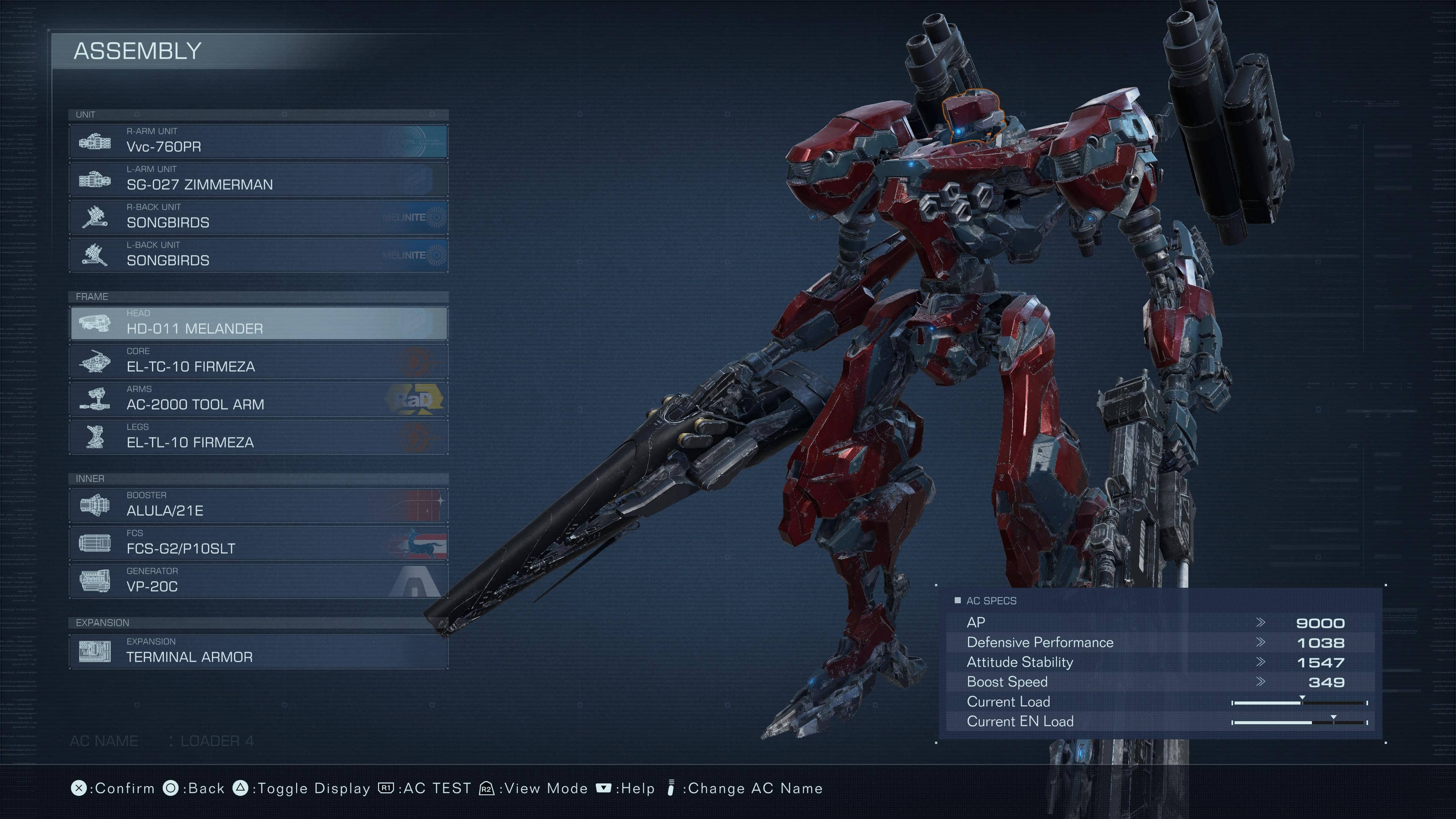The image size is (1456, 819).
Task: Open the TERMINAL ARMOR expansion slot
Action: [258, 651]
